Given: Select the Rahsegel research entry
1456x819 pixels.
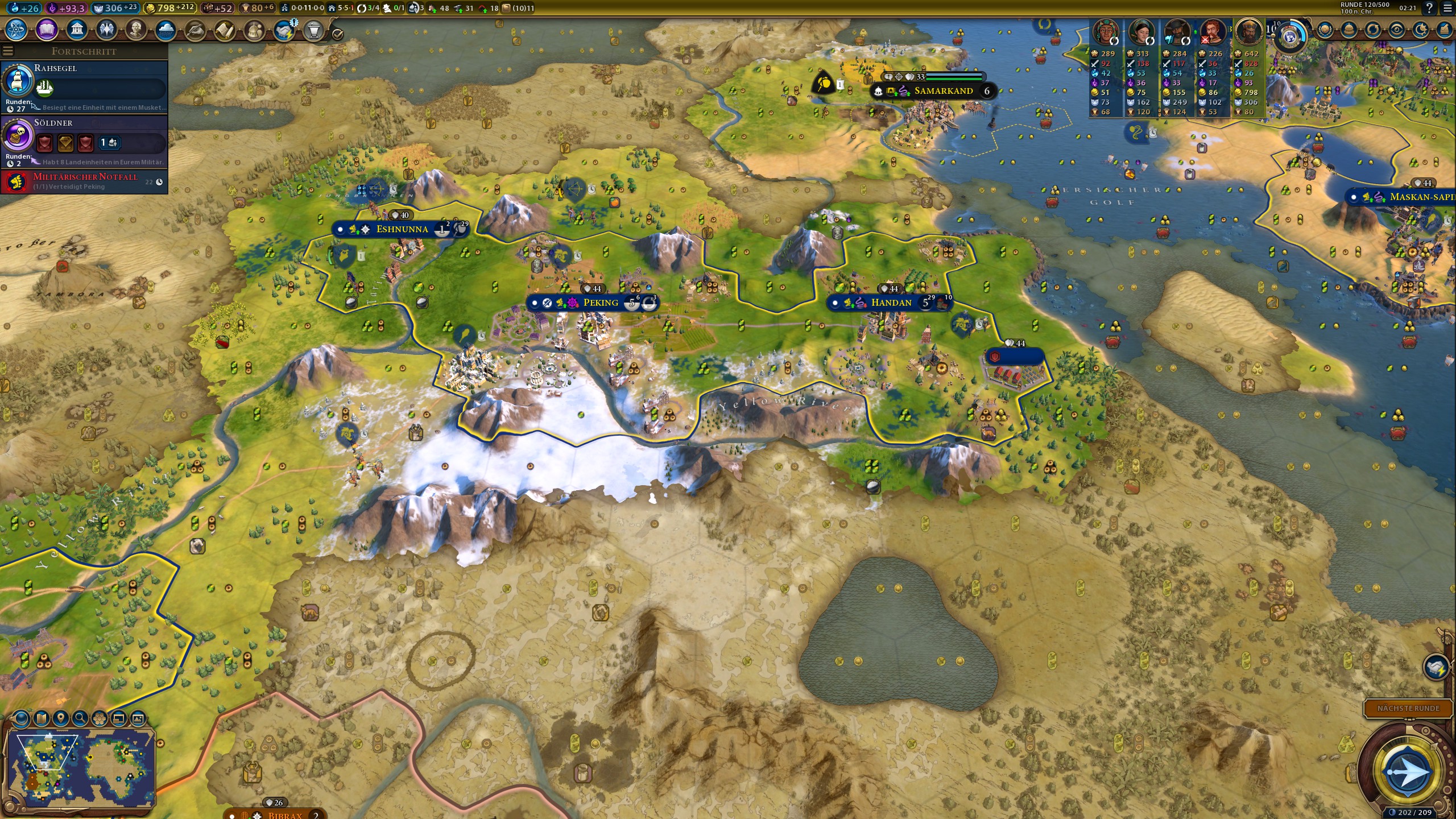Looking at the screenshot, I should (x=84, y=86).
